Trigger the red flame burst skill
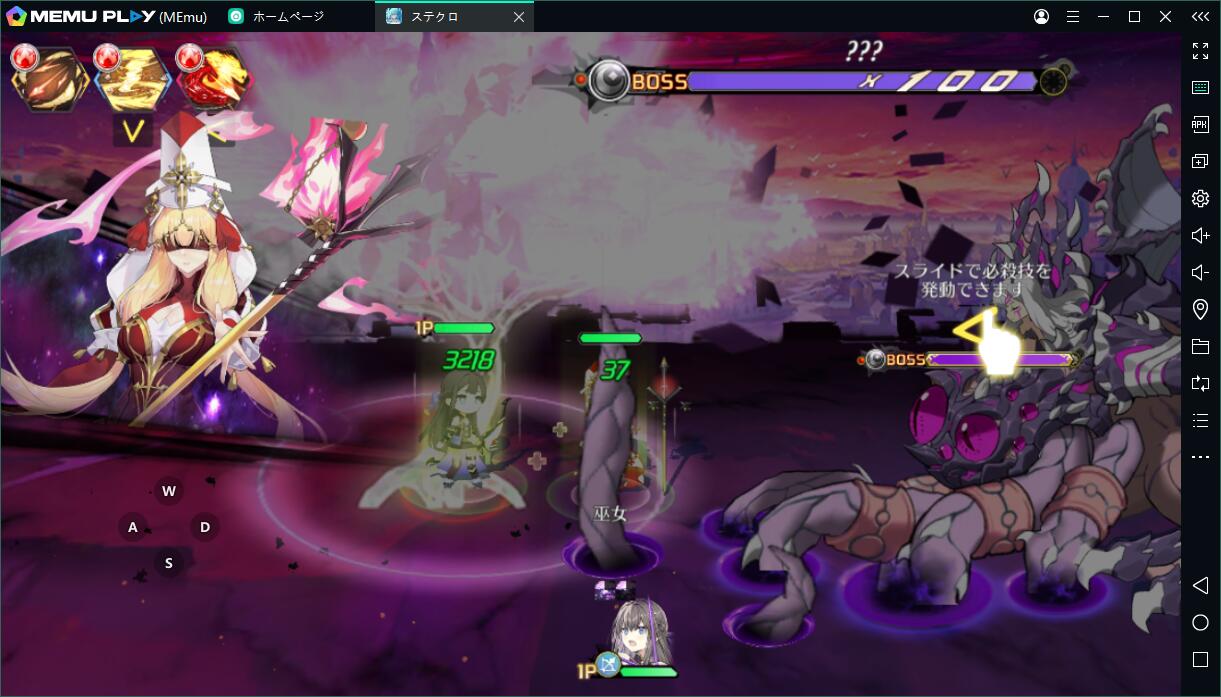1221x697 pixels. click(x=214, y=80)
